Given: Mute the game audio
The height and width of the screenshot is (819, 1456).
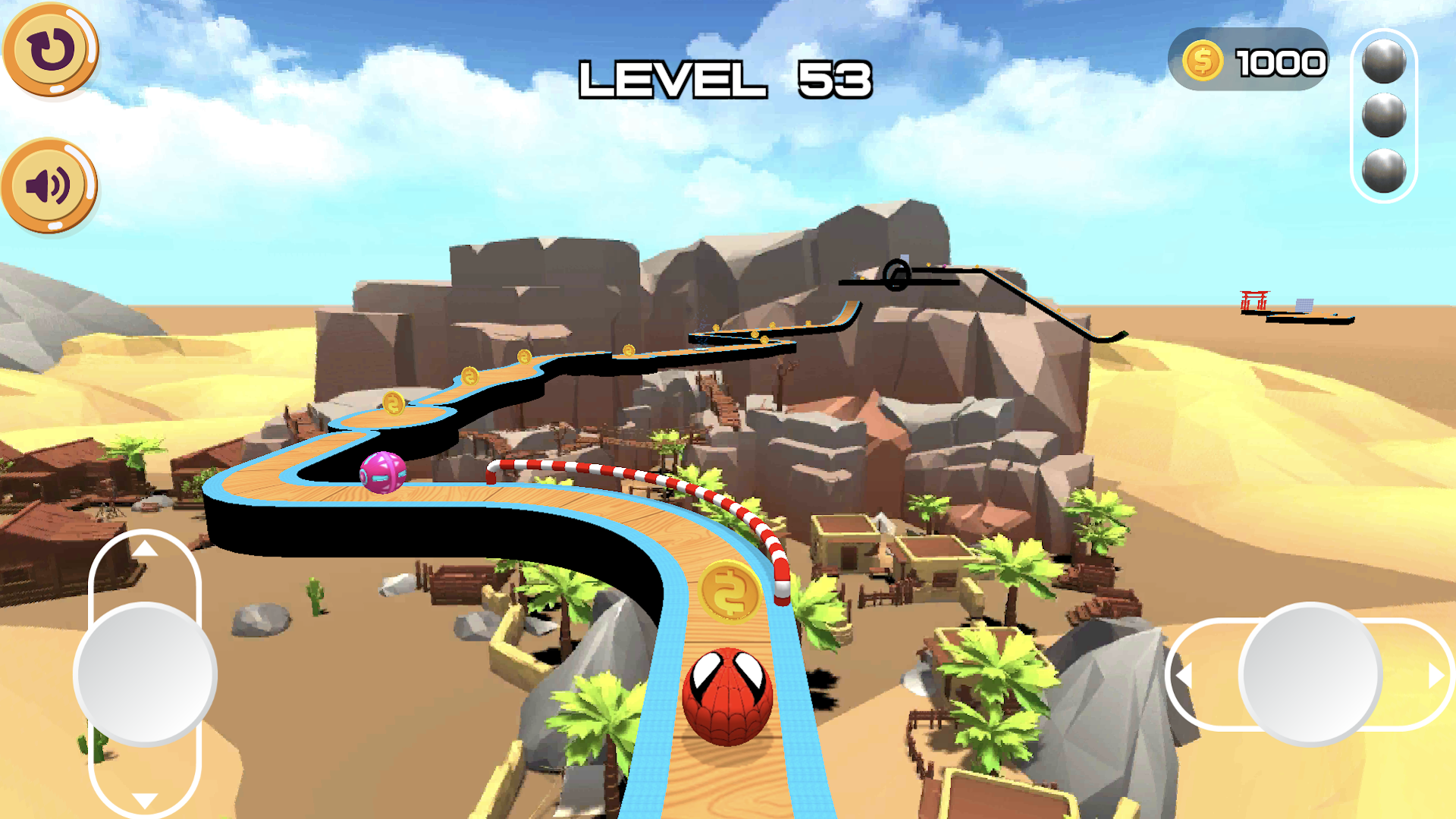Looking at the screenshot, I should [48, 184].
